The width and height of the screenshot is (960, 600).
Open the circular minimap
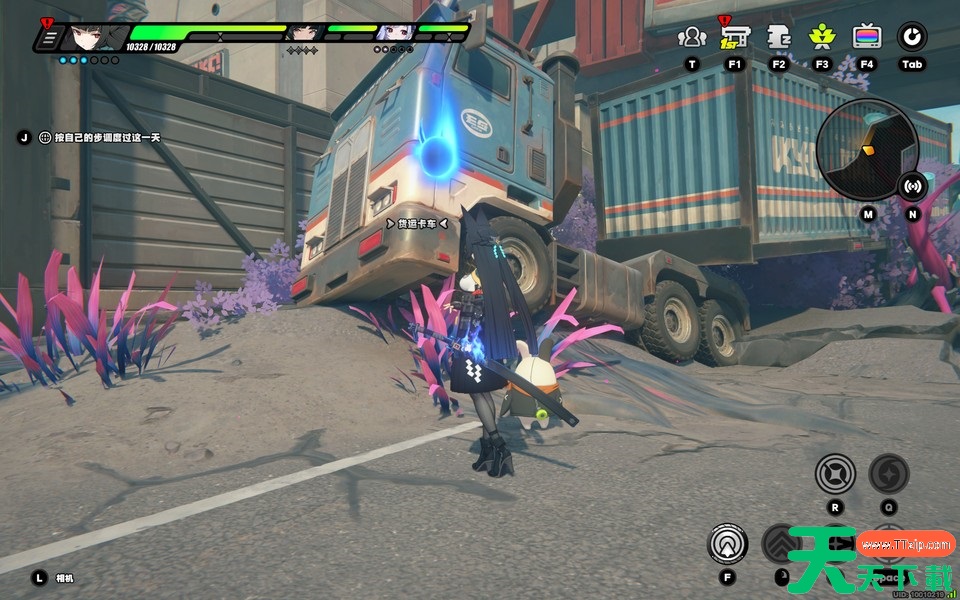tap(866, 150)
